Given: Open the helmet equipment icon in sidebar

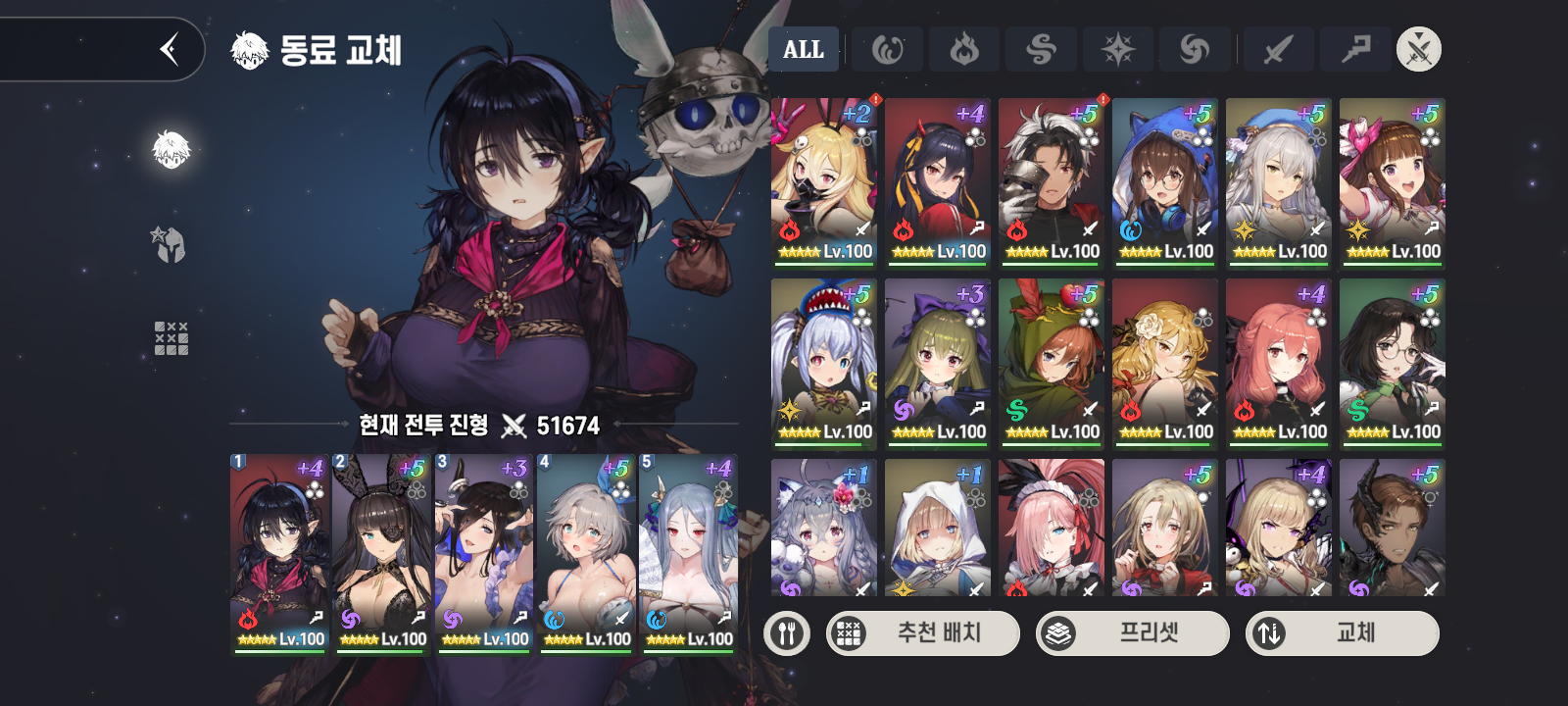Looking at the screenshot, I should tap(171, 244).
